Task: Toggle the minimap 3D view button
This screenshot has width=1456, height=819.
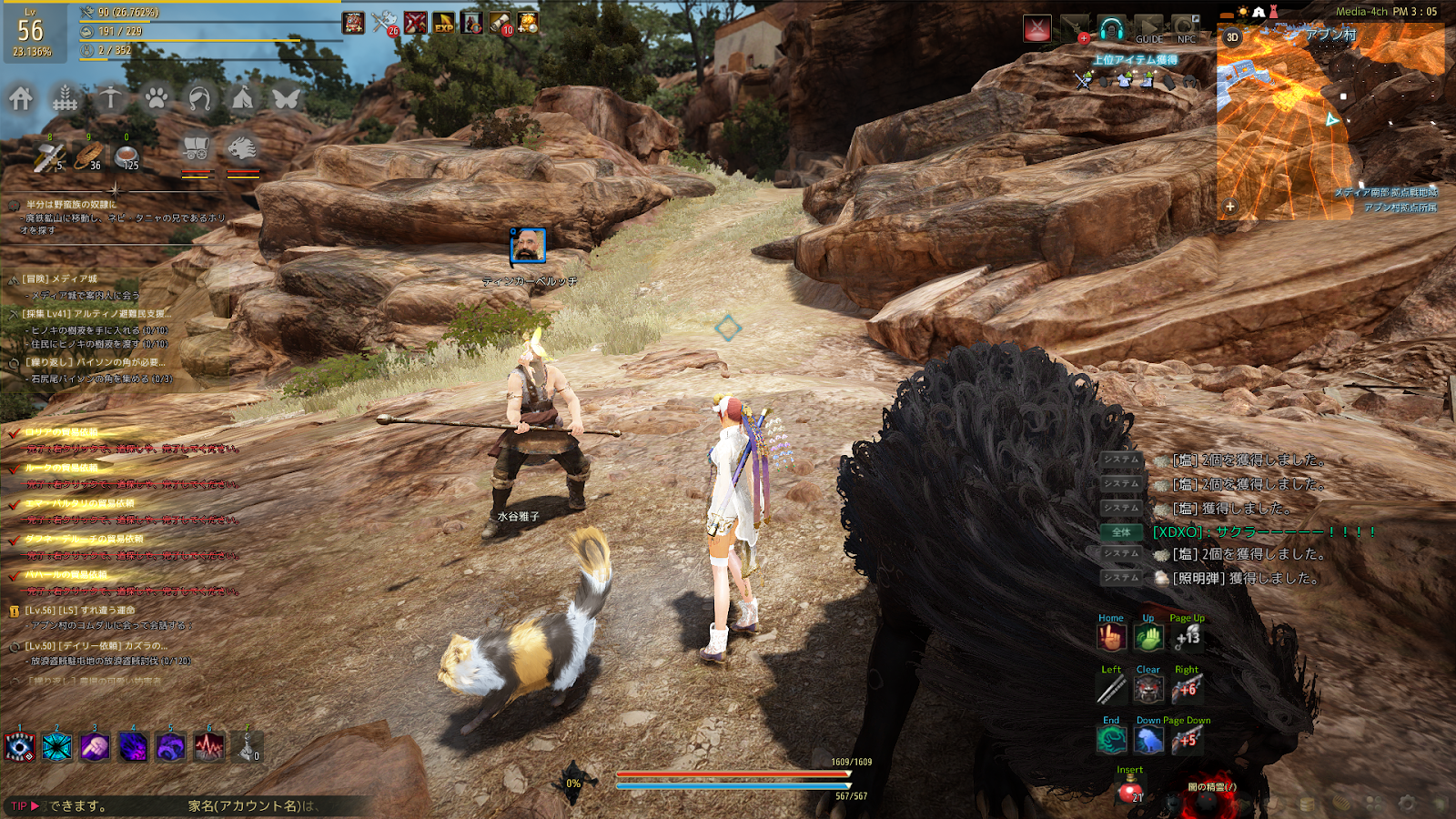Action: point(1232,37)
